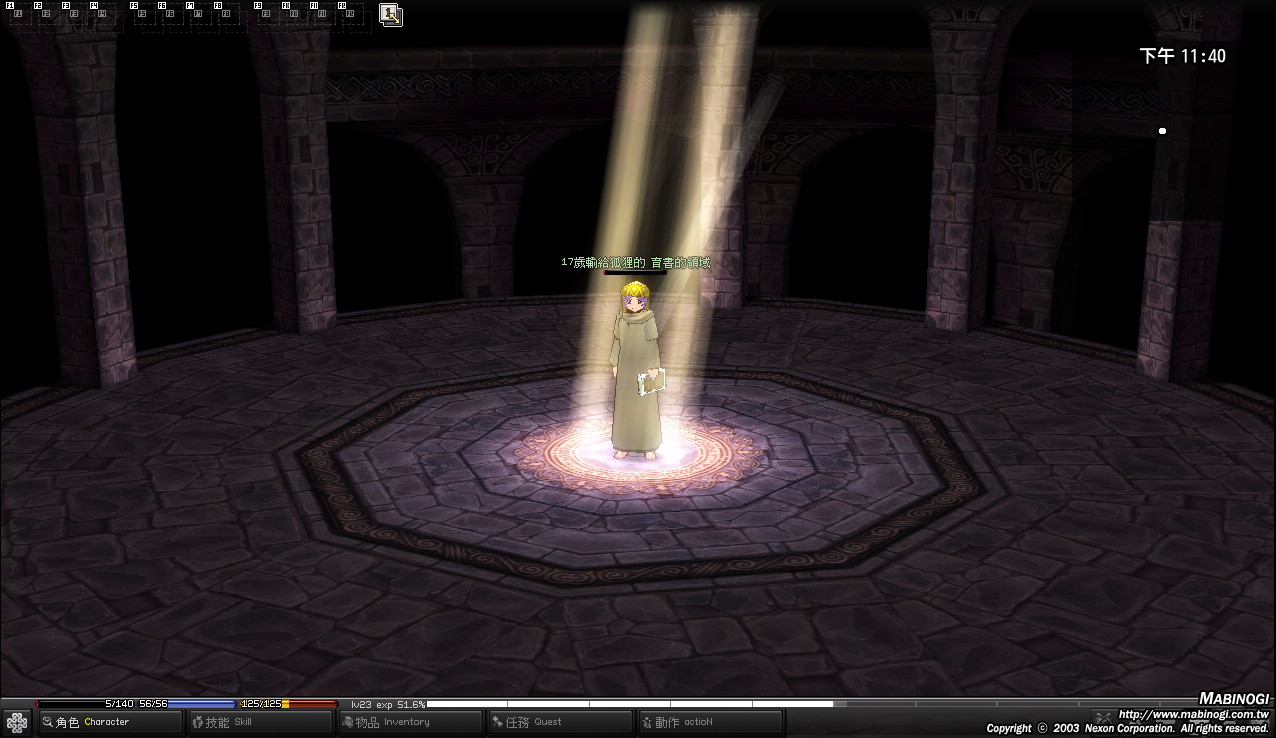This screenshot has height=738, width=1276.
Task: Click the knot-shaped main menu button
Action: 17,722
